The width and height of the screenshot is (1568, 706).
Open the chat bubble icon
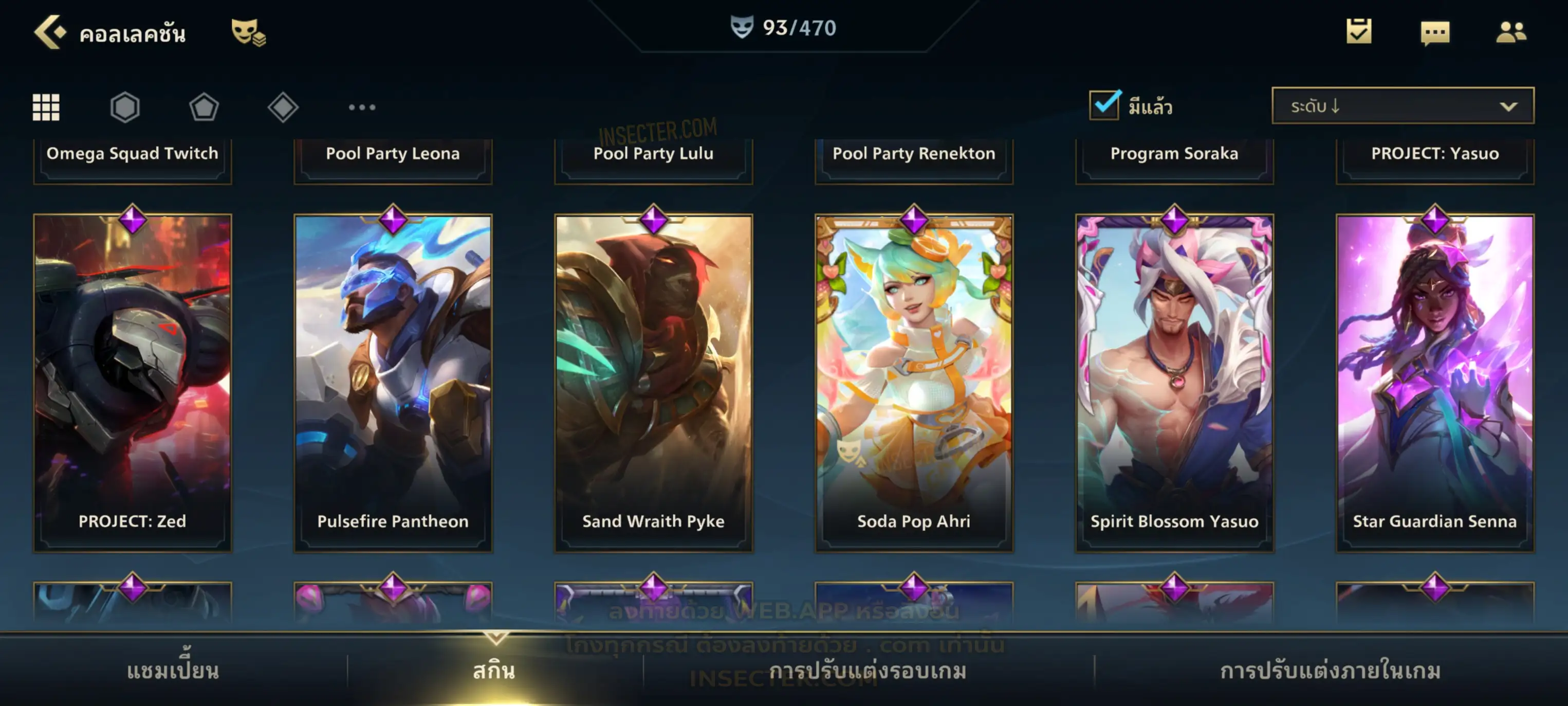(1435, 33)
